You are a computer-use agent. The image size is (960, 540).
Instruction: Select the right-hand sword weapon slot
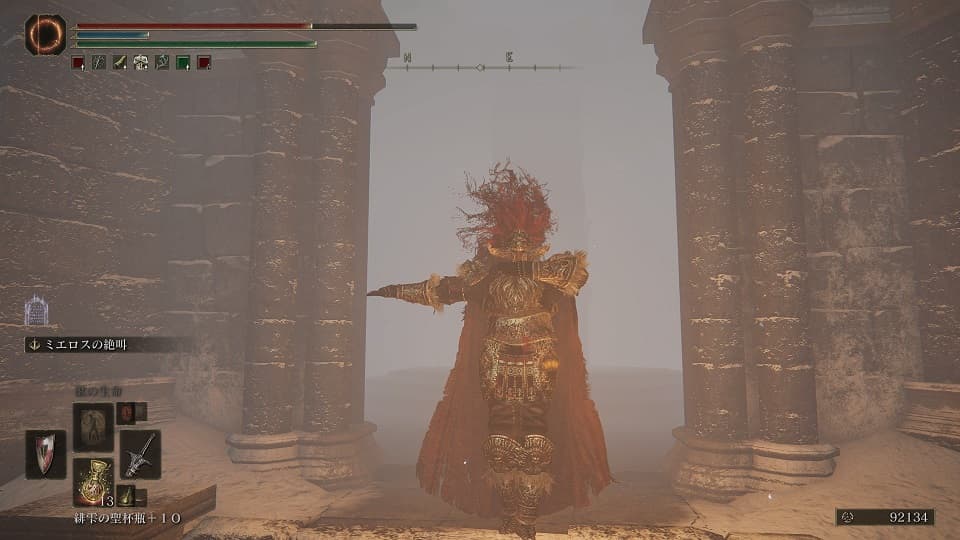(140, 455)
